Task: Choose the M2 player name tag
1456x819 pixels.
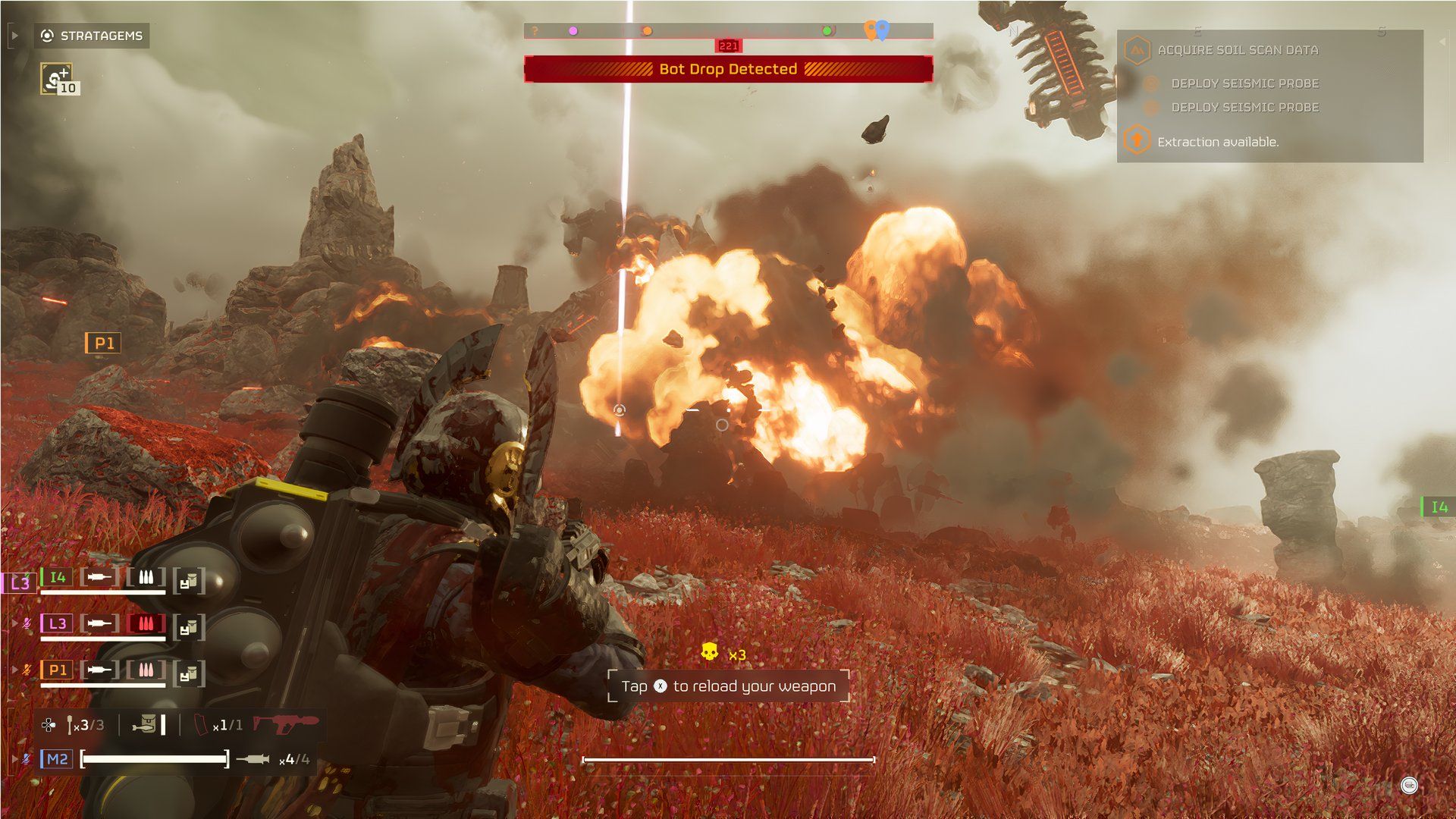Action: click(57, 759)
